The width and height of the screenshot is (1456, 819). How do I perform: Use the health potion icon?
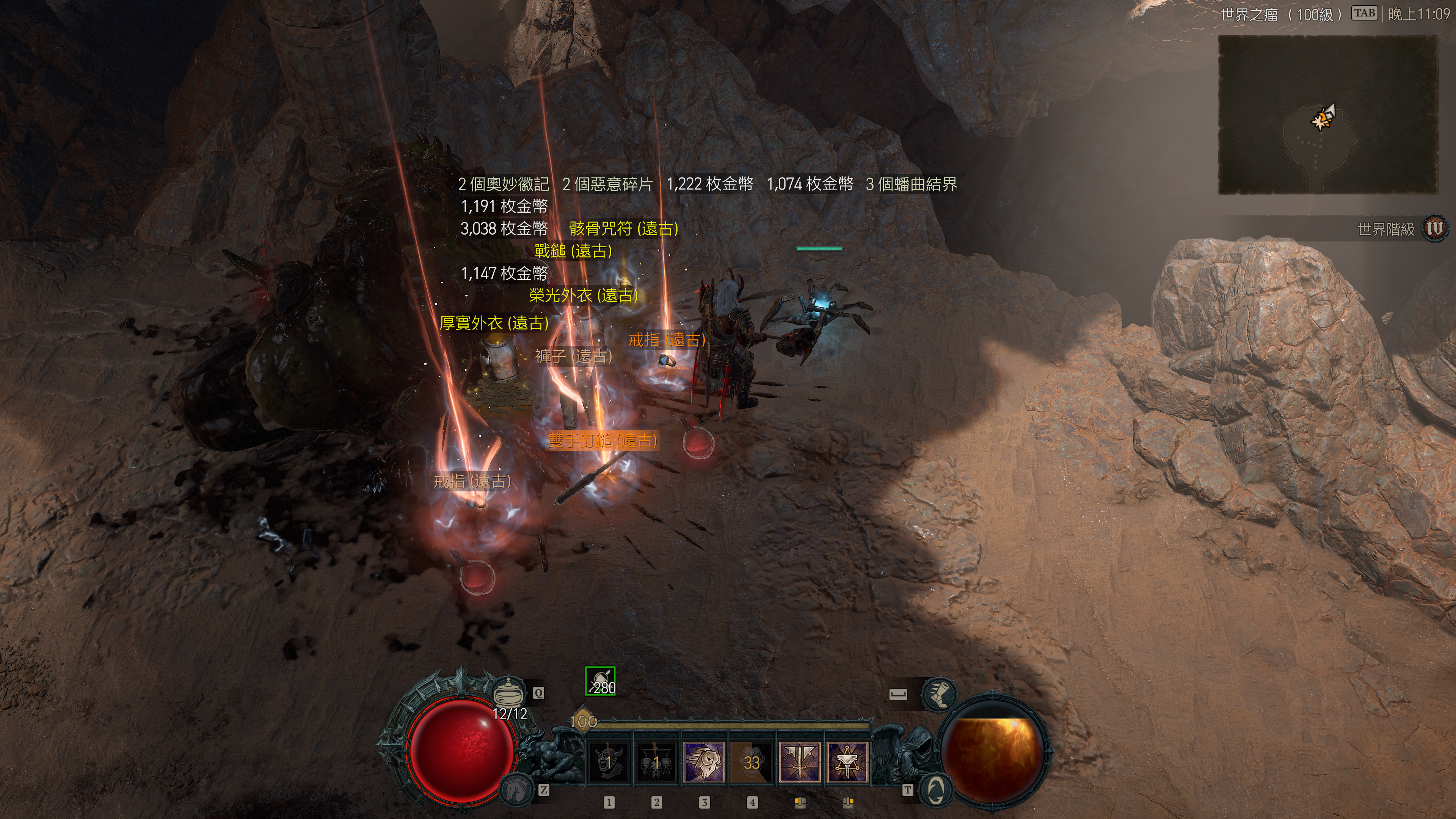point(508,691)
